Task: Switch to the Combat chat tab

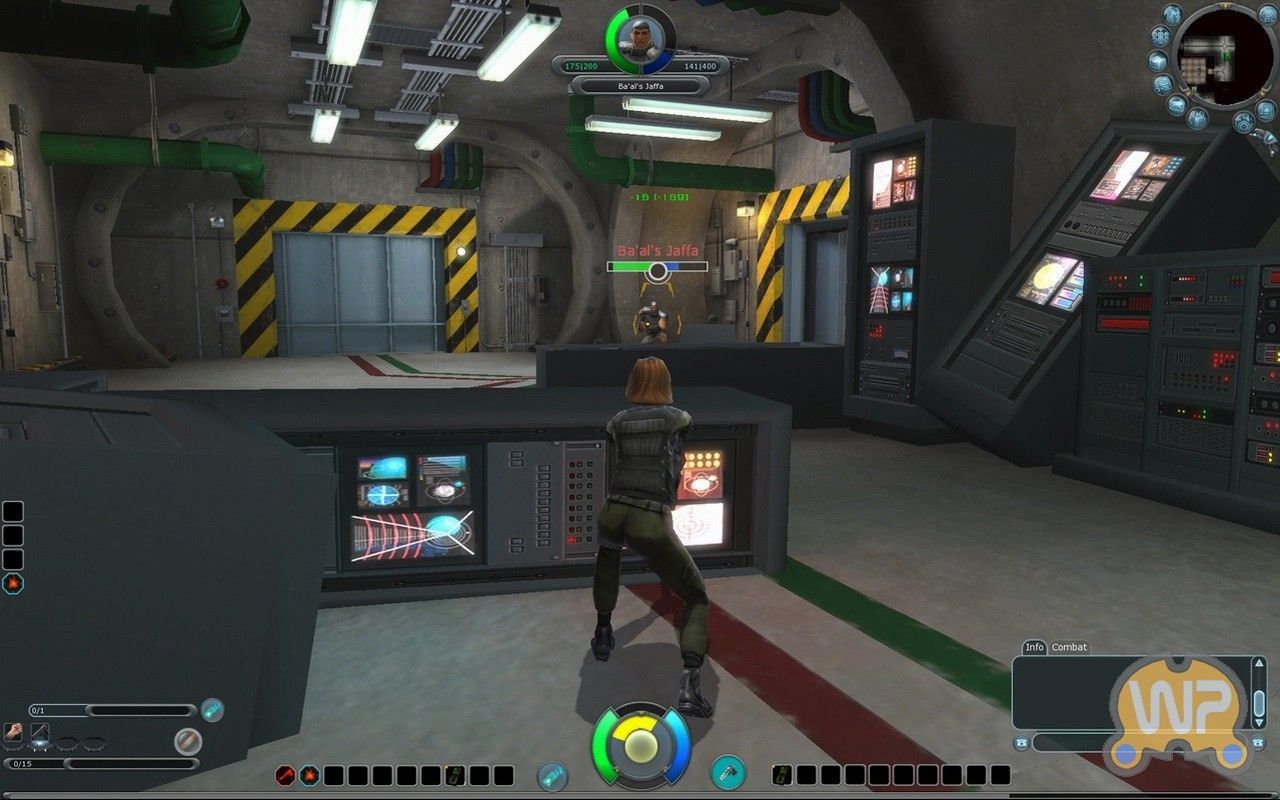Action: tap(1068, 647)
